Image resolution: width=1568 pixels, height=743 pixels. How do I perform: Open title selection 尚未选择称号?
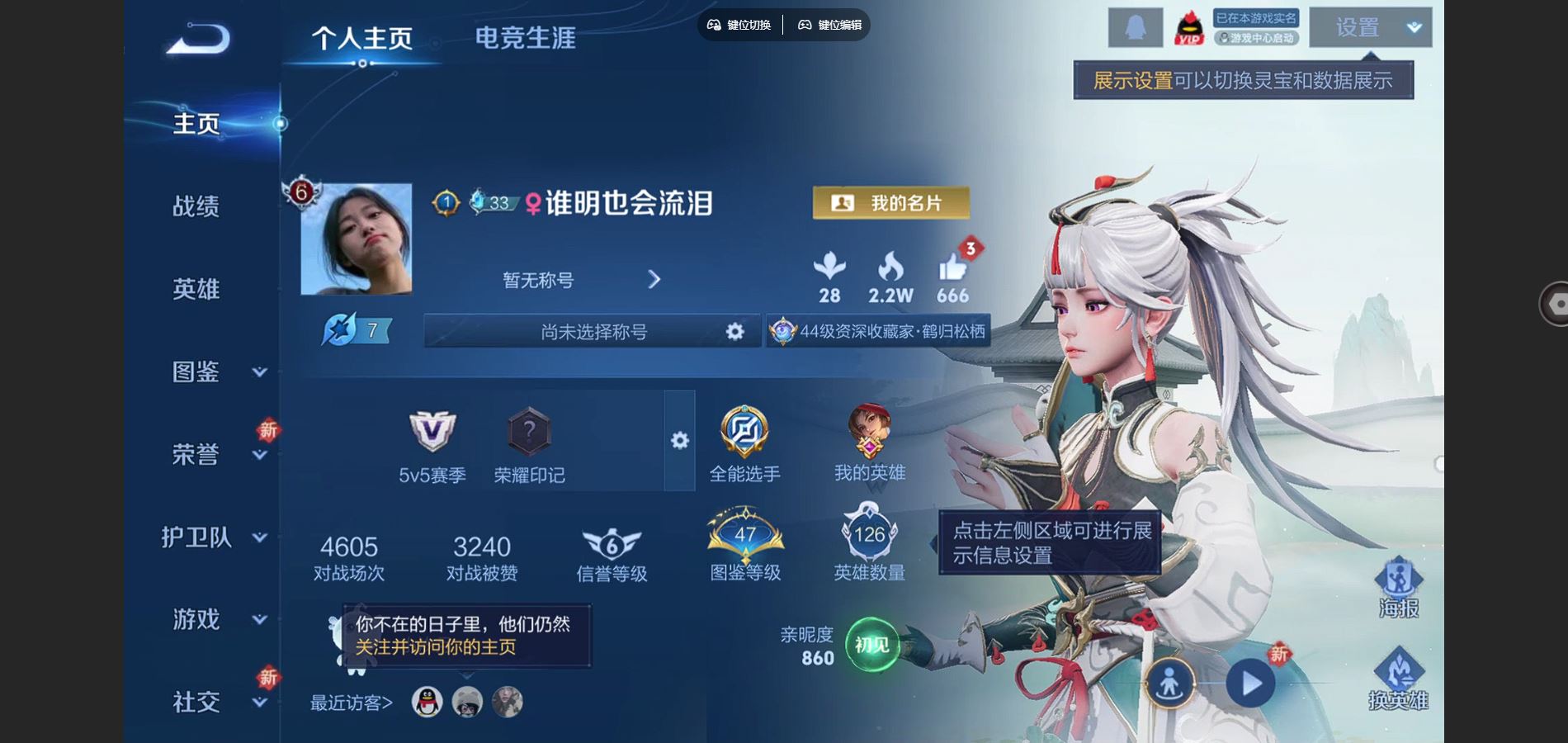tap(593, 332)
